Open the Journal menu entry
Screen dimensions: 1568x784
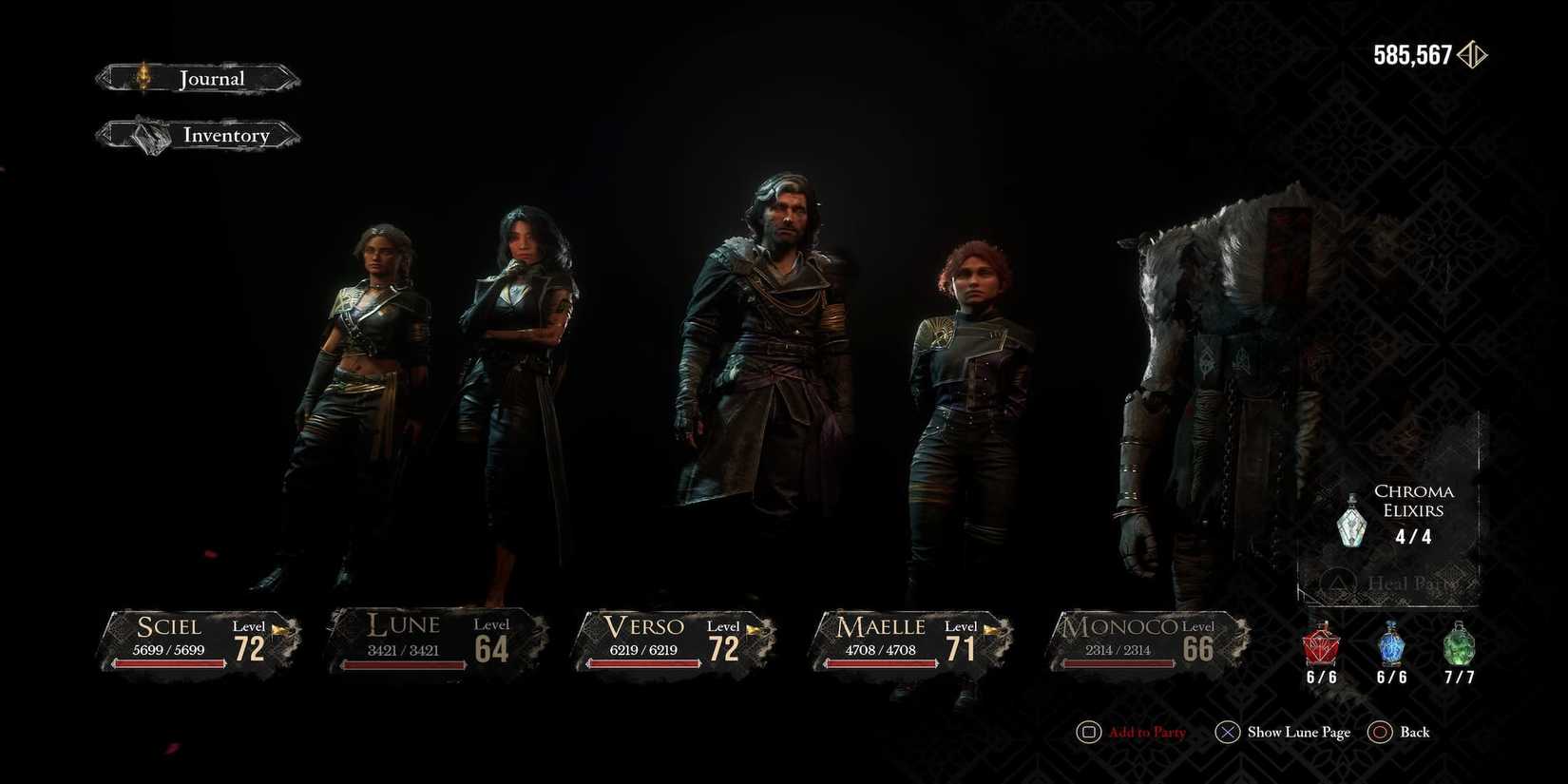(x=211, y=79)
